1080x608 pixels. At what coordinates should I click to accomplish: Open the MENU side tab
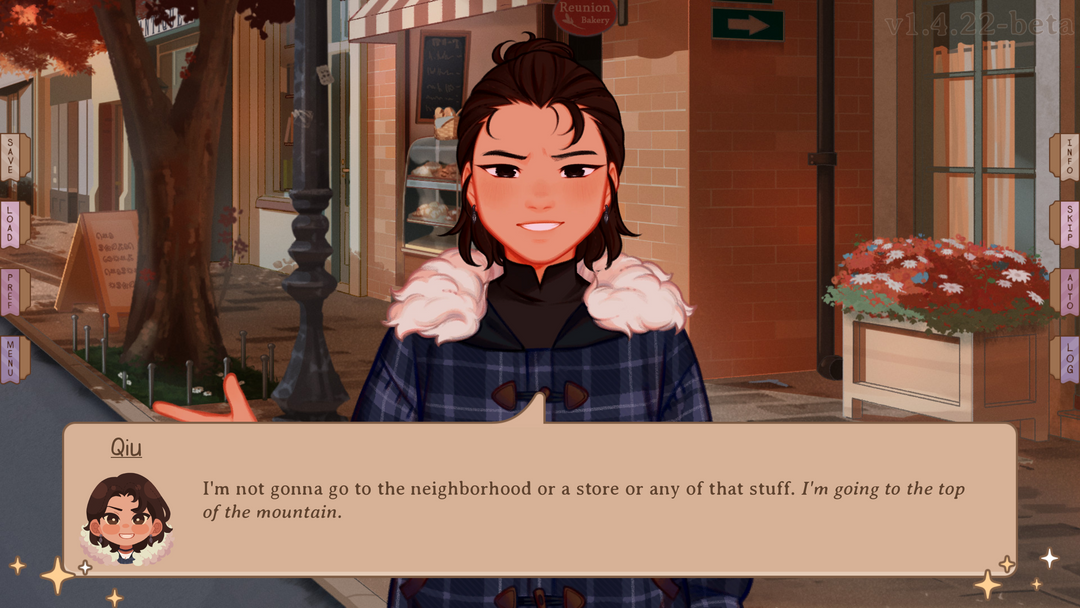coord(12,359)
